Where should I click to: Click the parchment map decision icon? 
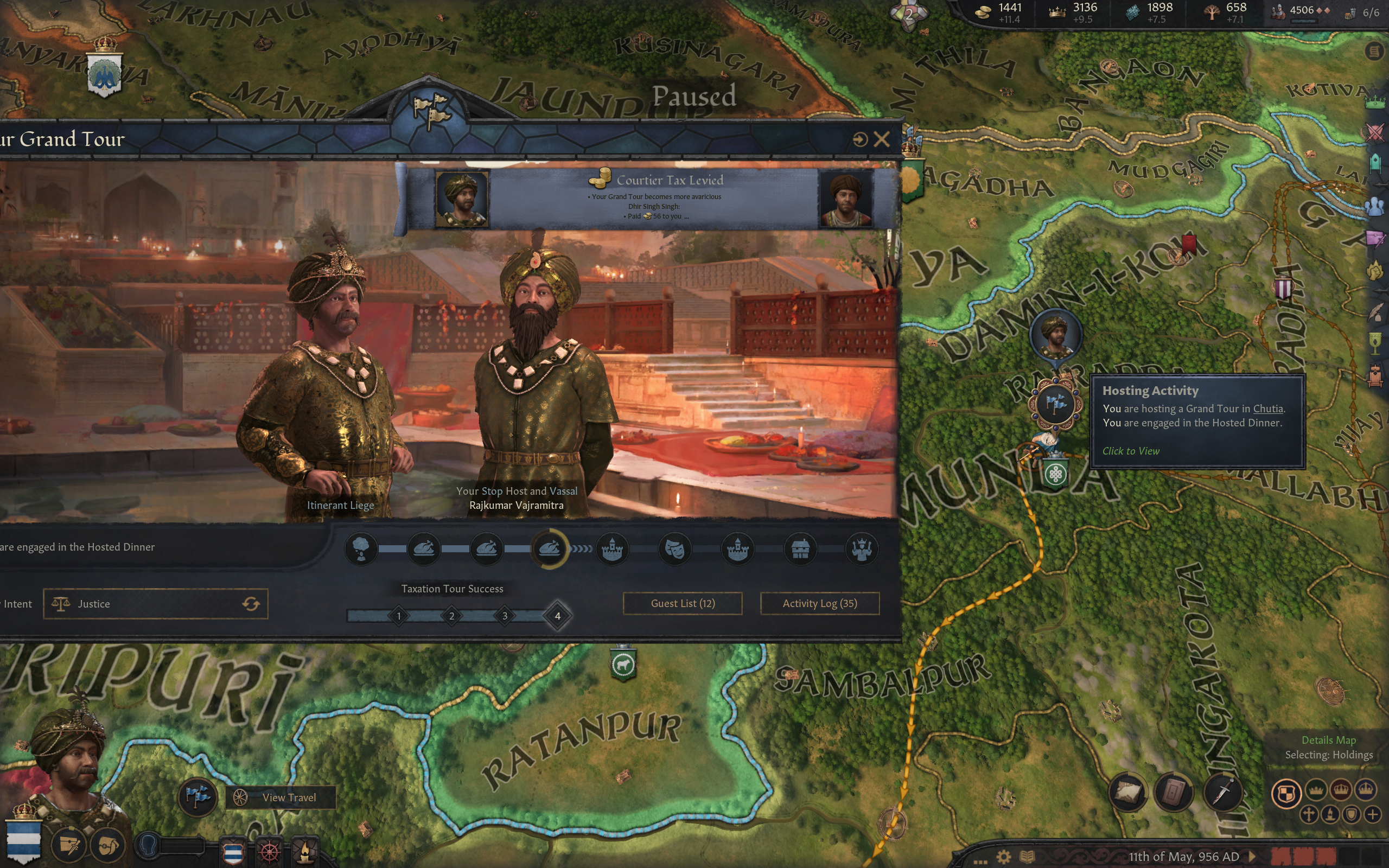(1127, 793)
